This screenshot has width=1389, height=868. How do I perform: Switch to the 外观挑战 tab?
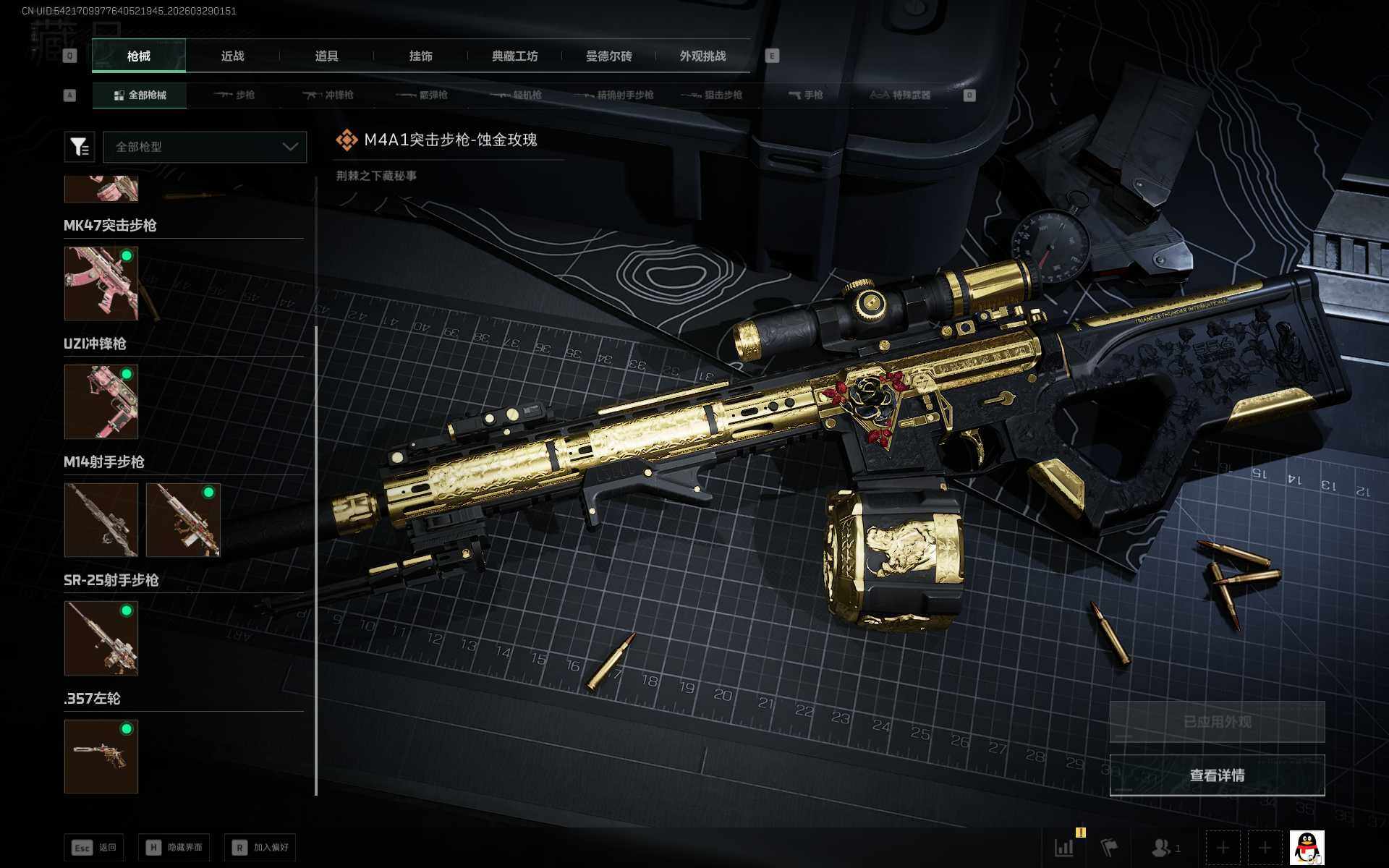point(702,56)
